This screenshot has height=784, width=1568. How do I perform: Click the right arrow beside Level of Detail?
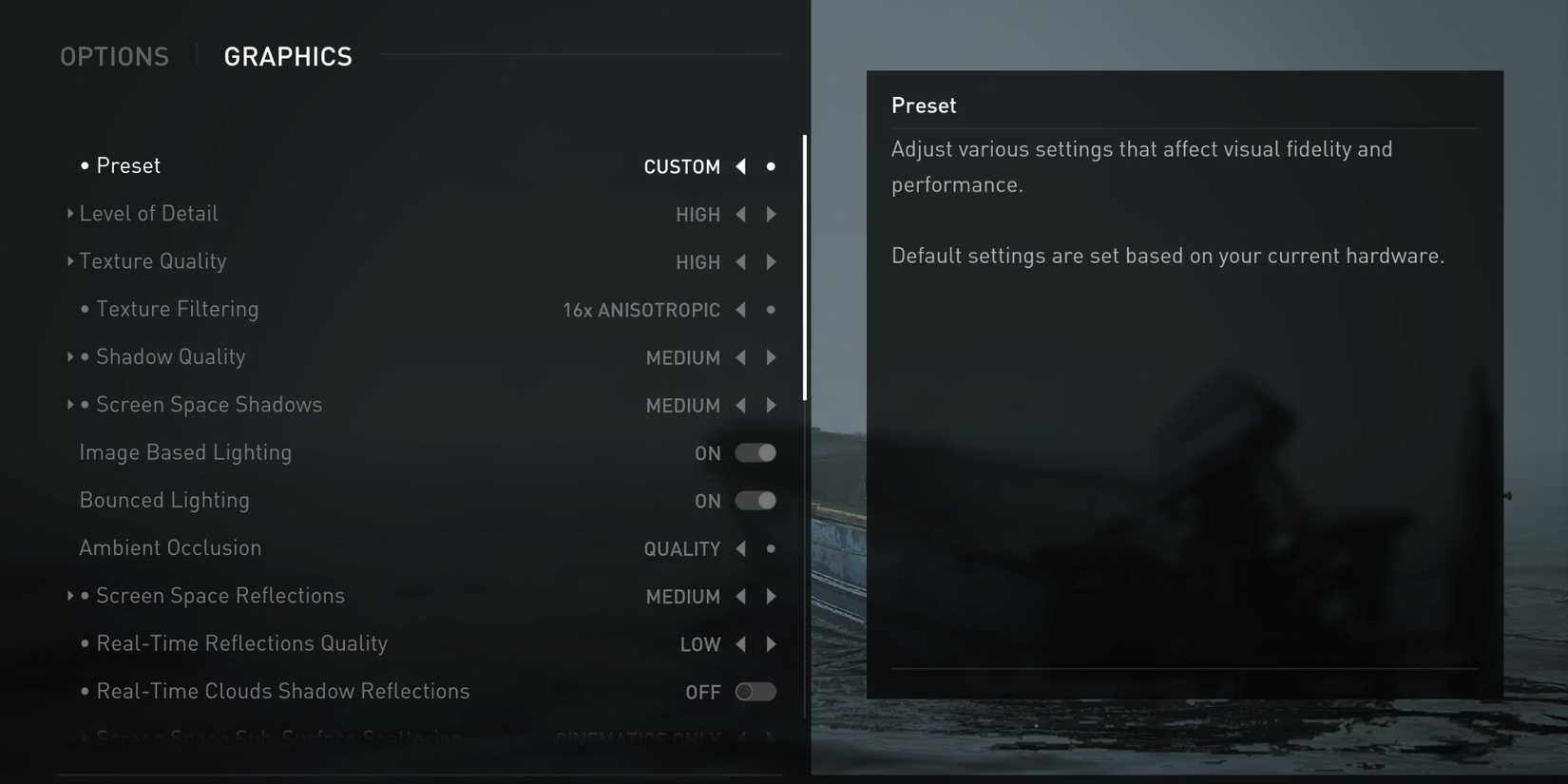coord(772,214)
